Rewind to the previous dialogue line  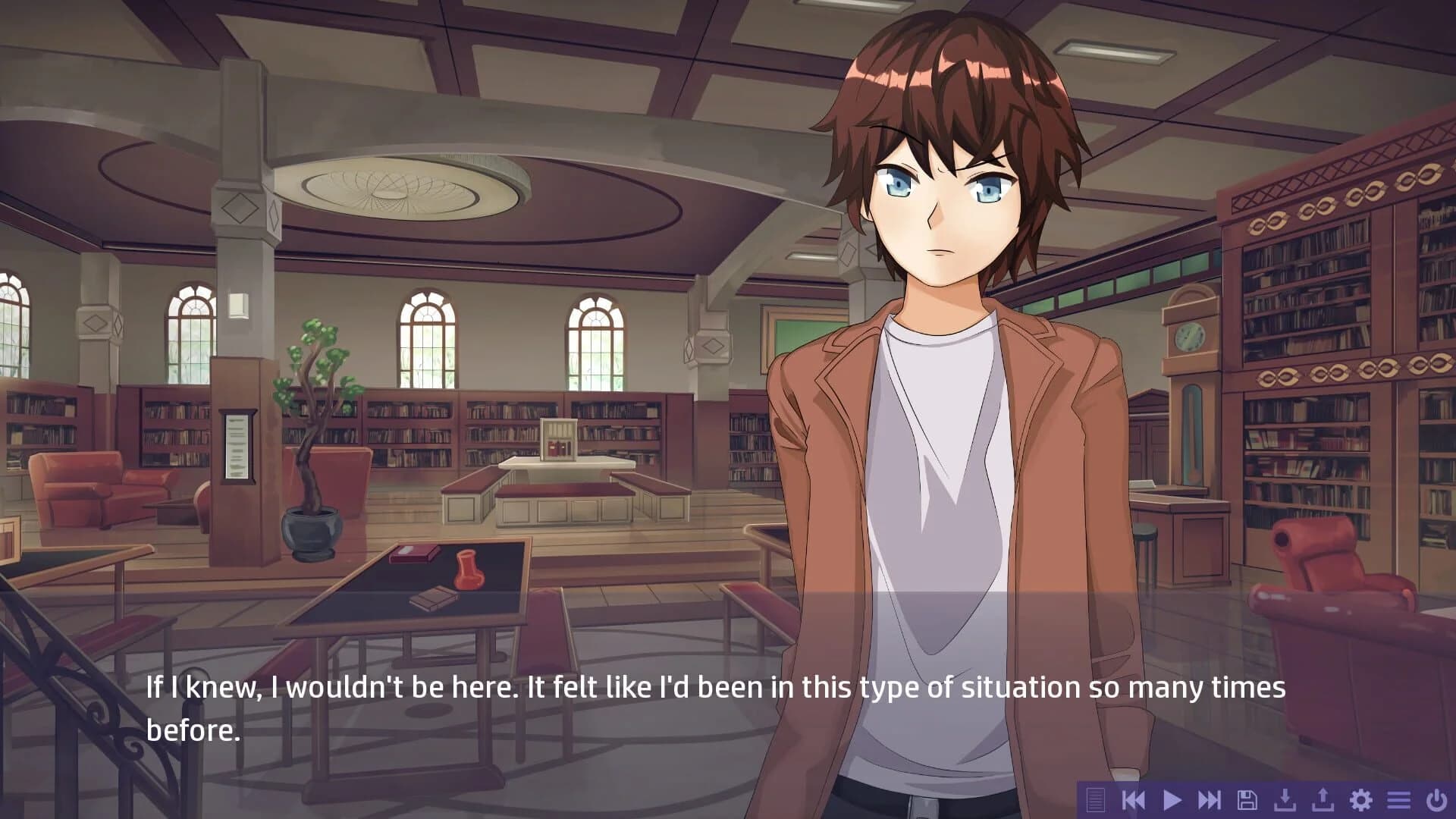(1133, 799)
